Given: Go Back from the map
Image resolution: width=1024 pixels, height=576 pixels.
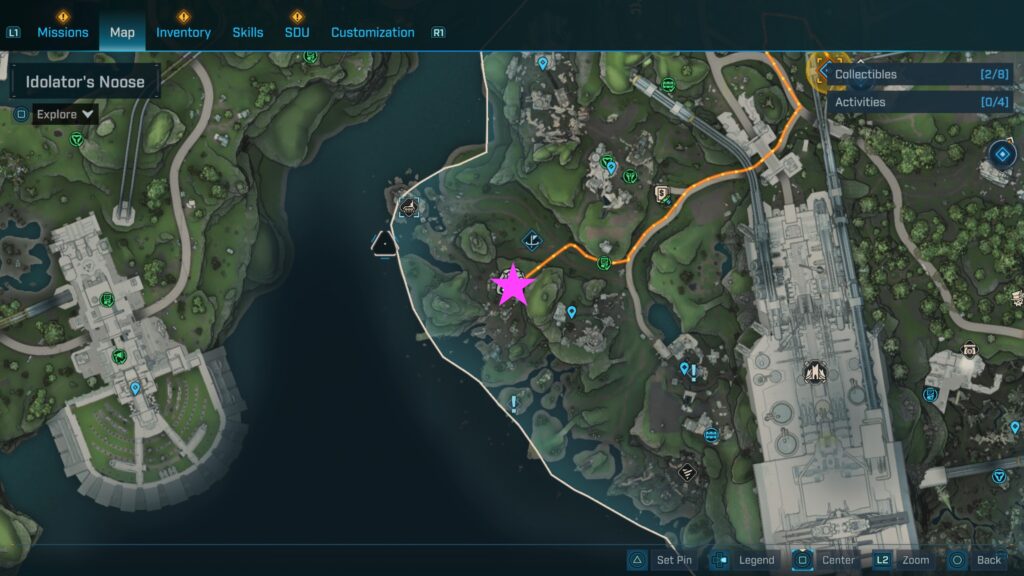Looking at the screenshot, I should tap(976, 560).
